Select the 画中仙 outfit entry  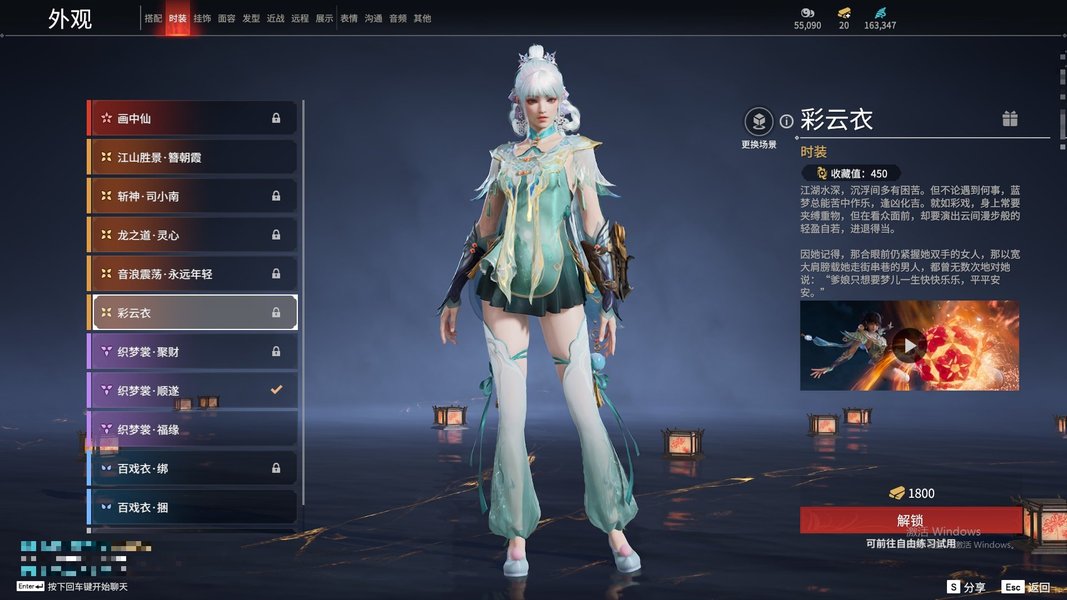coord(193,118)
